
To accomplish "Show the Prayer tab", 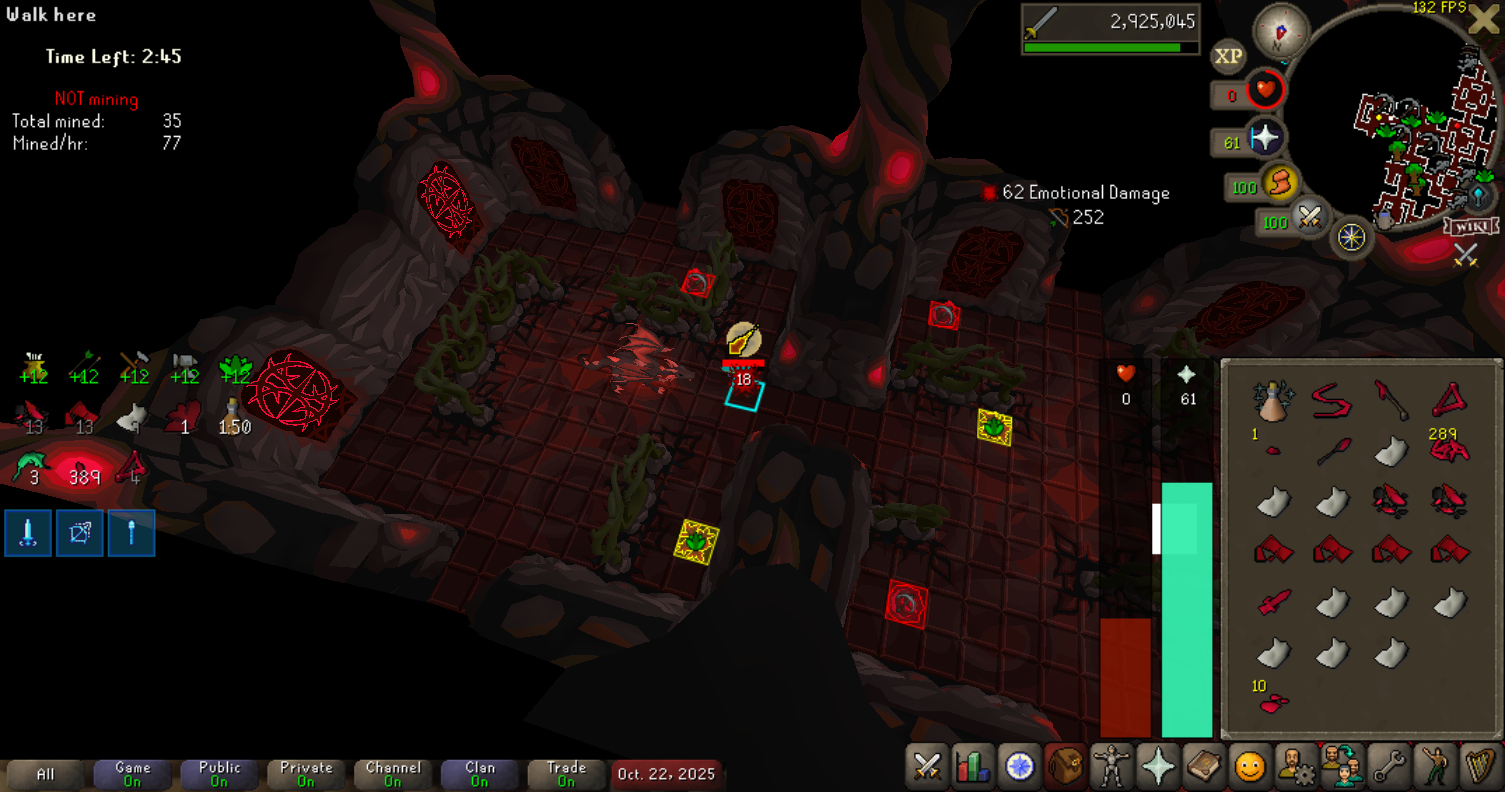I will tap(1158, 767).
